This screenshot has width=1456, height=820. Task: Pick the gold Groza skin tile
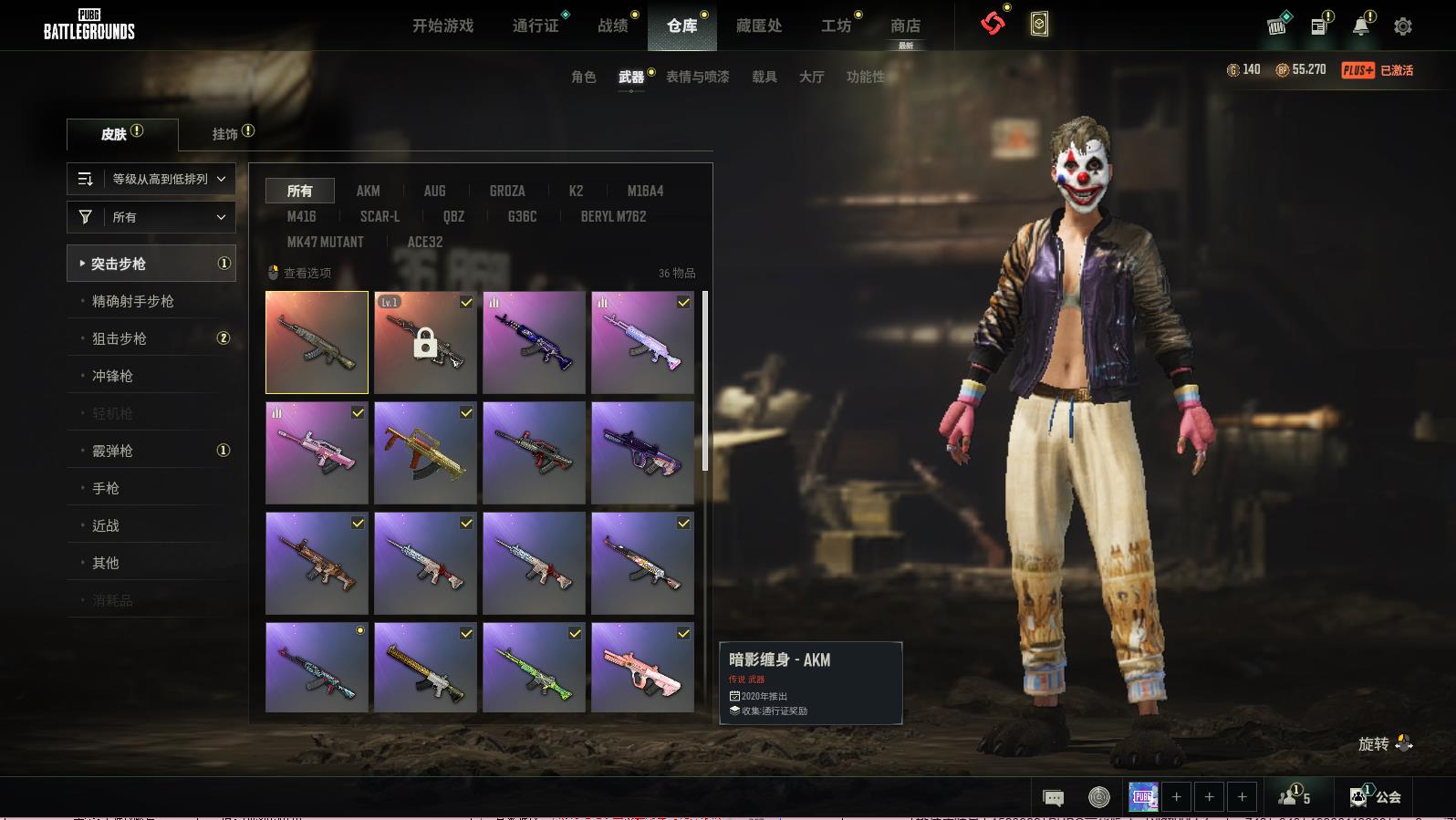click(x=425, y=453)
